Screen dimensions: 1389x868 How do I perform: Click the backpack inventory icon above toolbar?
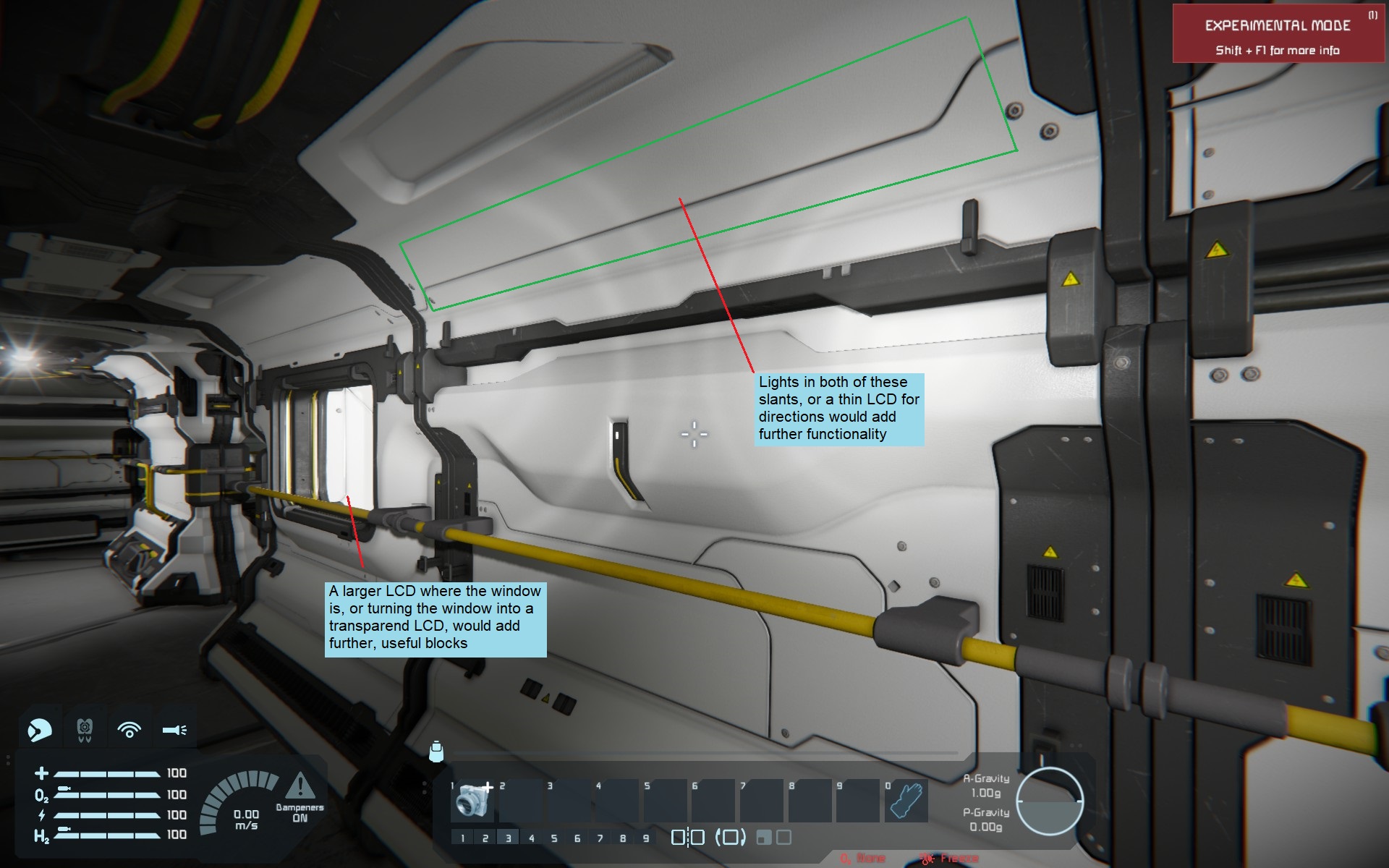(436, 752)
